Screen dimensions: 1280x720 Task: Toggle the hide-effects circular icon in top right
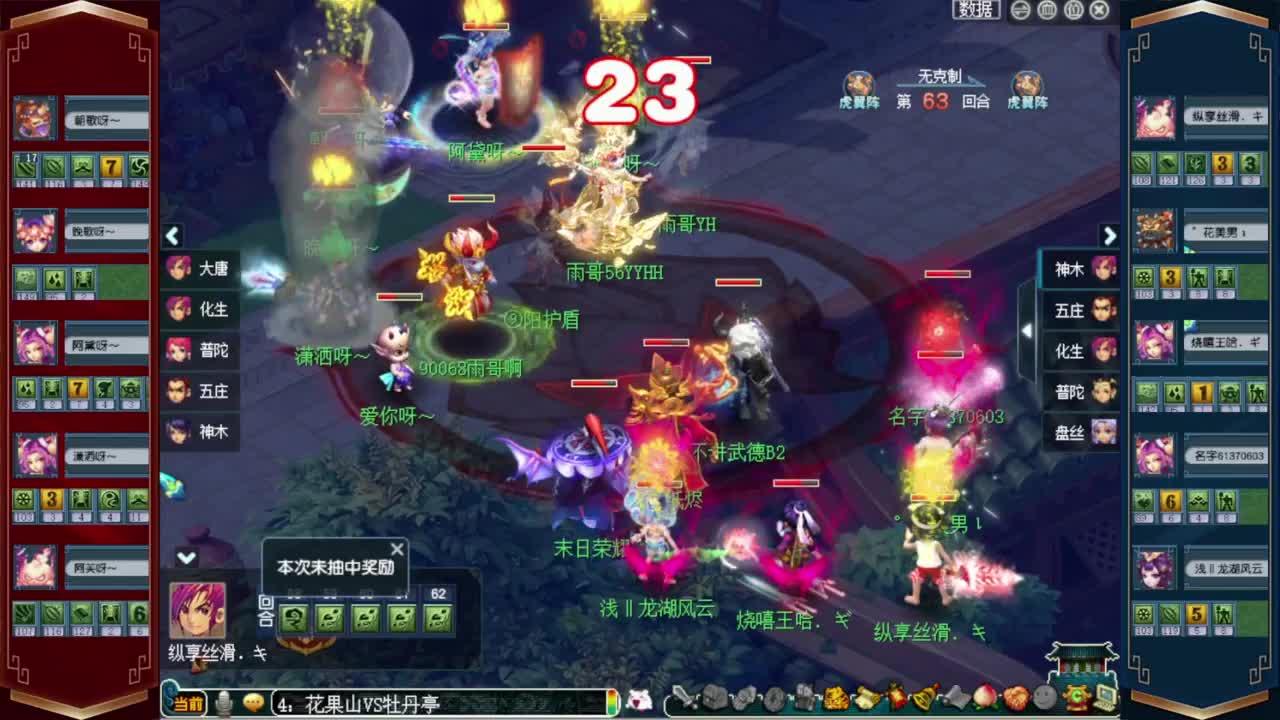1046,11
